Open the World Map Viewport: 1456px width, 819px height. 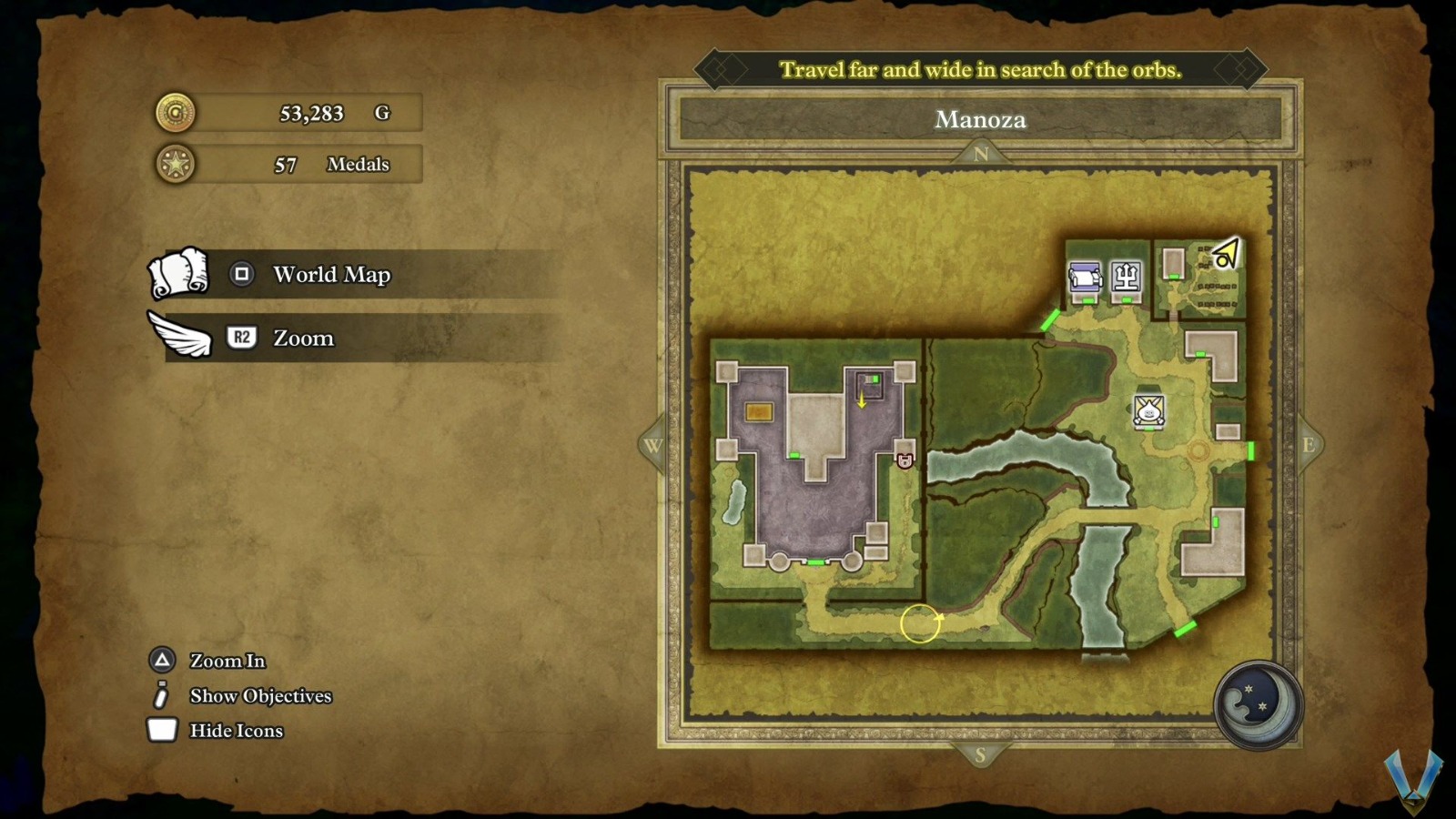331,274
